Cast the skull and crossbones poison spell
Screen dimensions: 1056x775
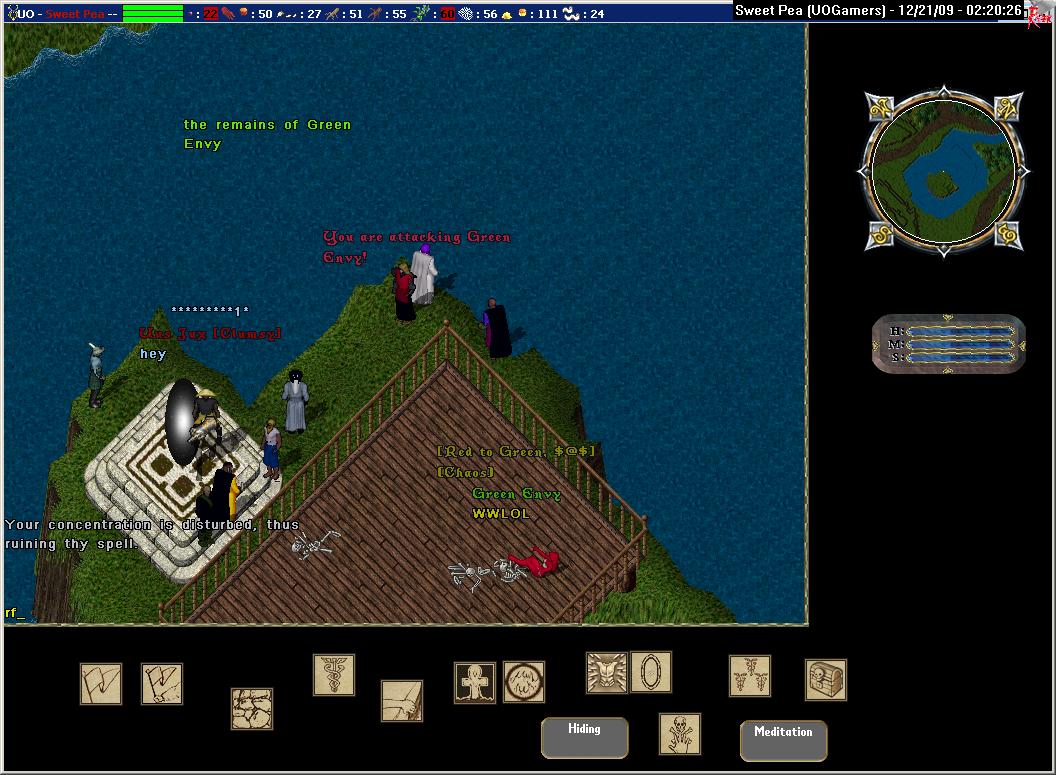tap(680, 734)
